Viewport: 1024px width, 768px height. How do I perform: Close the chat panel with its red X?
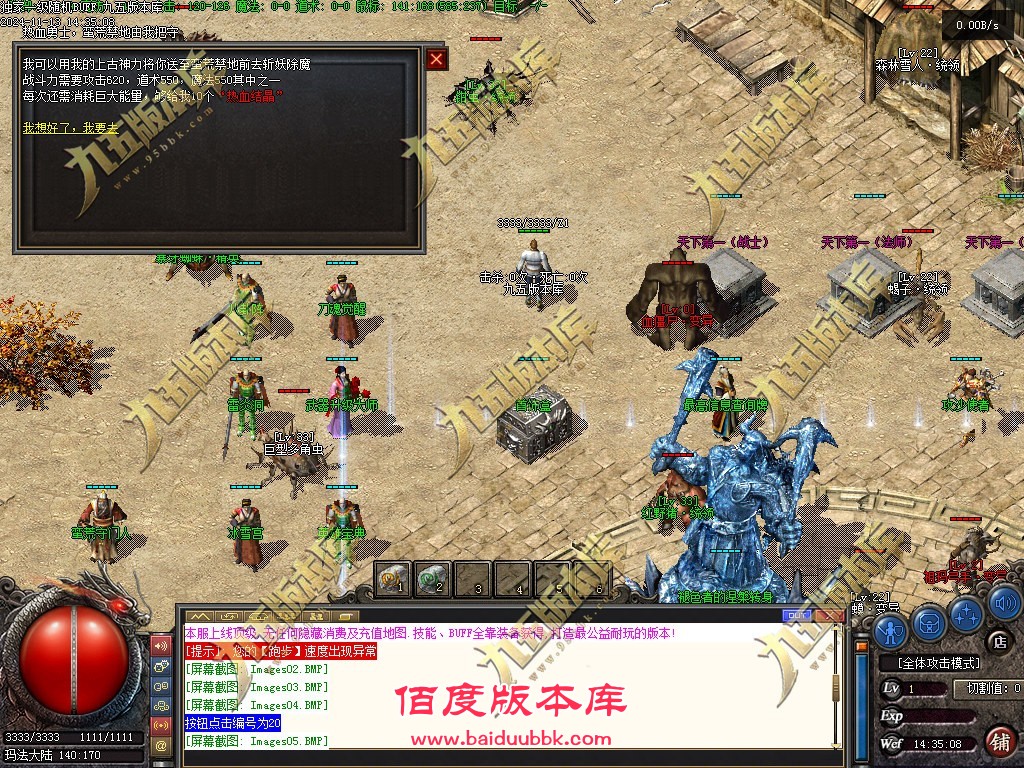[x=829, y=615]
